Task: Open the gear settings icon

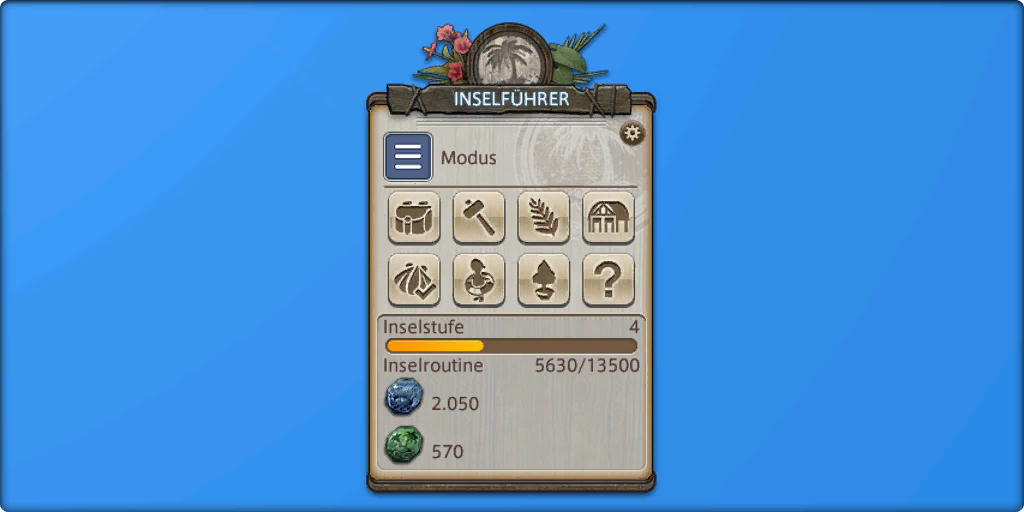Action: [x=632, y=133]
